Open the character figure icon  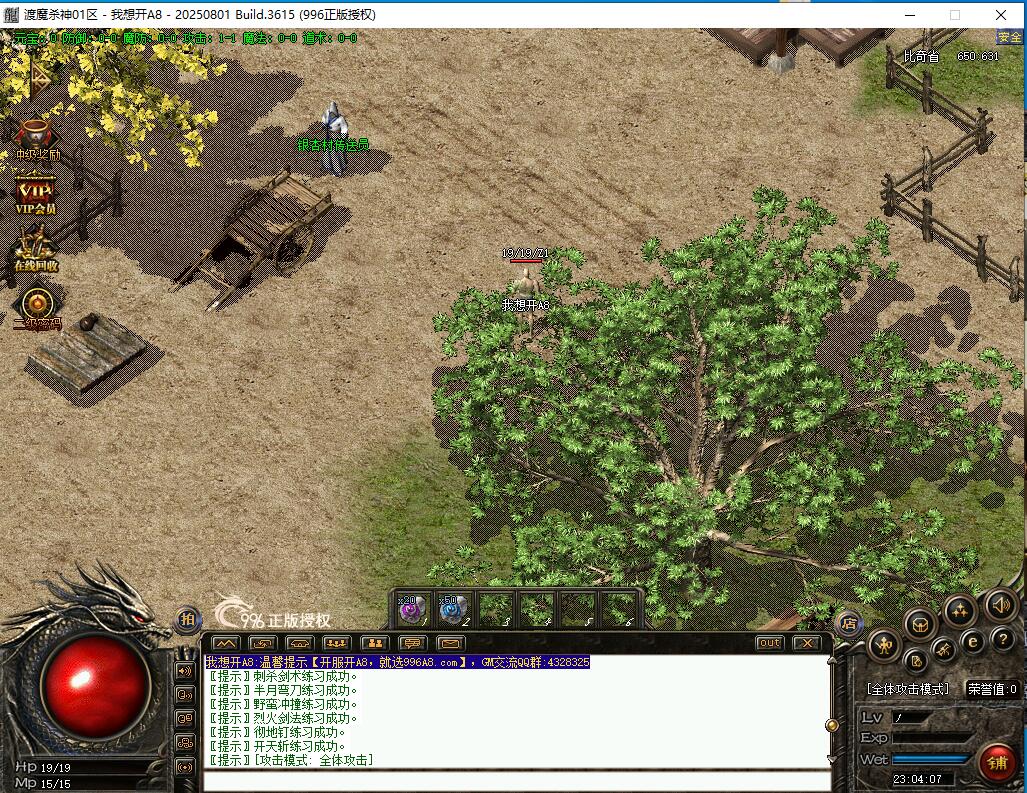coord(884,645)
